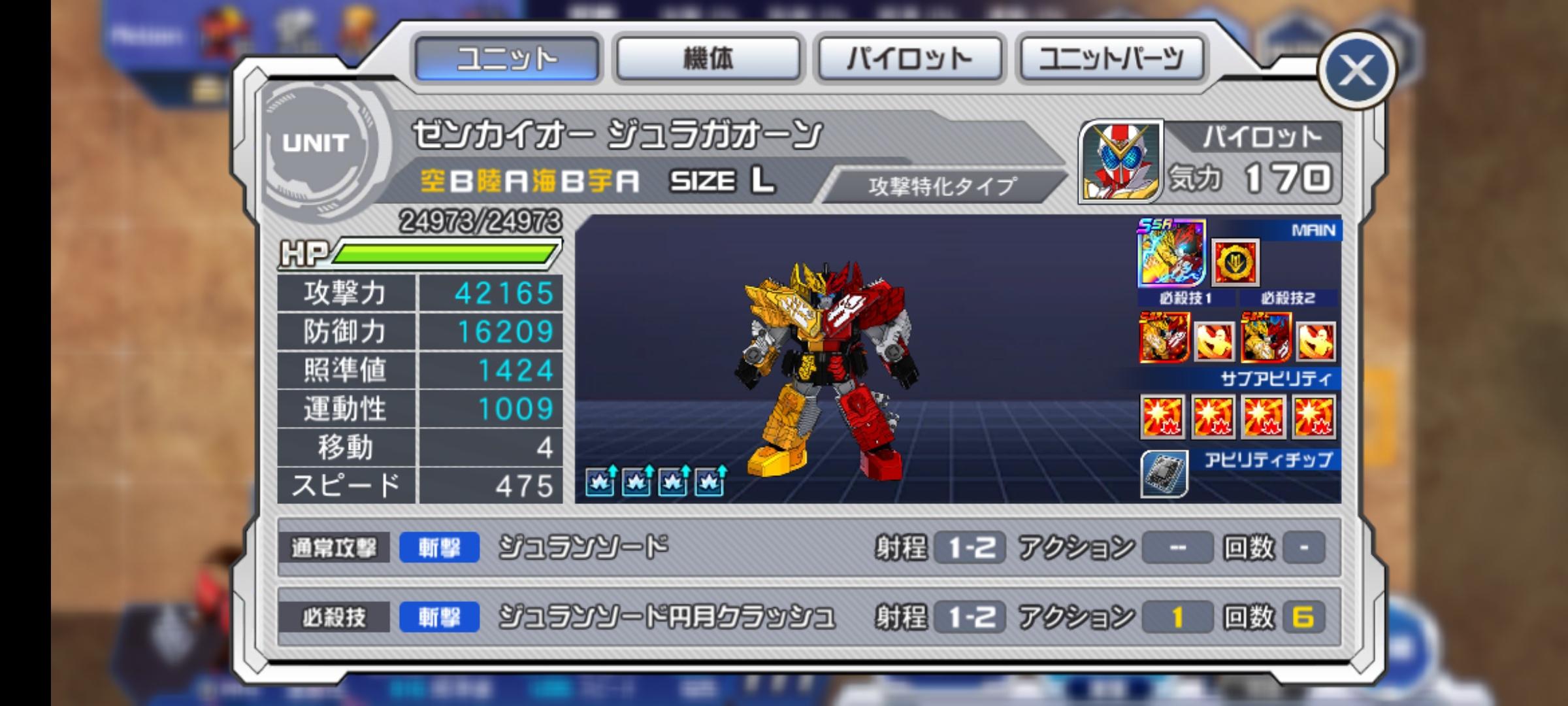This screenshot has width=1568, height=706.
Task: Click the gold gear emblem icon
Action: [1235, 262]
